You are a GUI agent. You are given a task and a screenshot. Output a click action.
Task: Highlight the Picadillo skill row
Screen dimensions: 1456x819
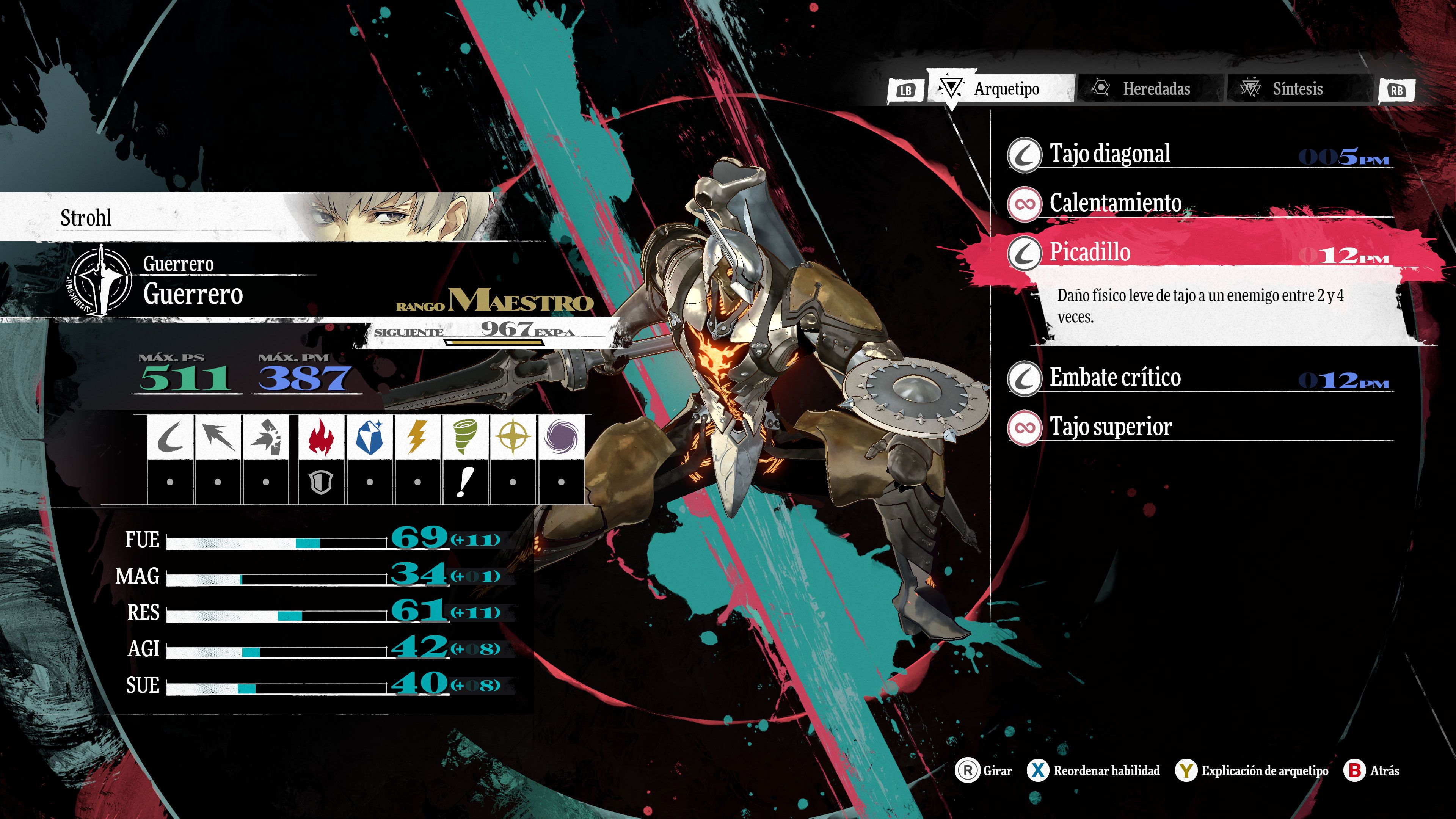coord(1198,252)
